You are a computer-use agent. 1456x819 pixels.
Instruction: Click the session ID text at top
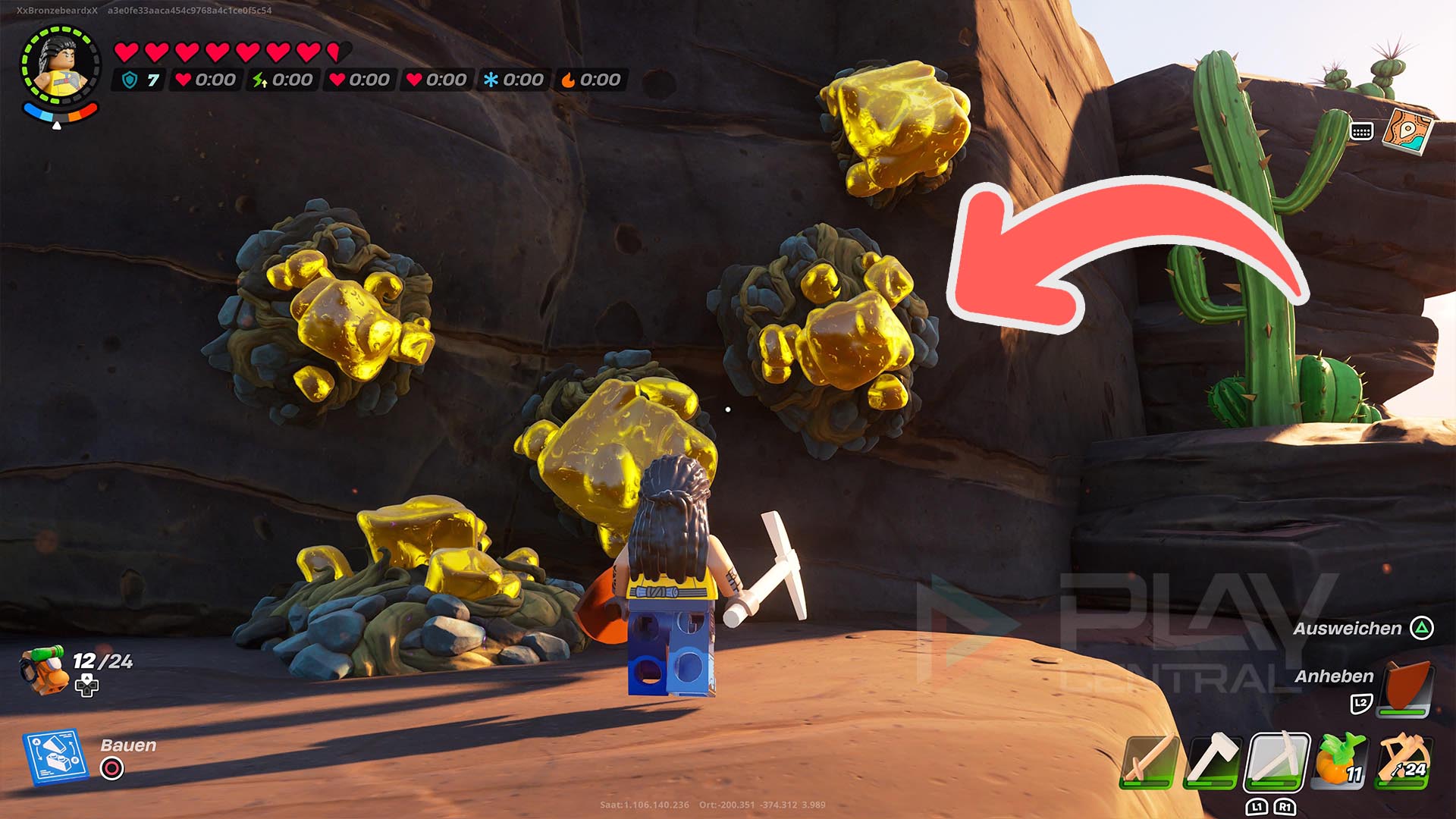(x=190, y=12)
